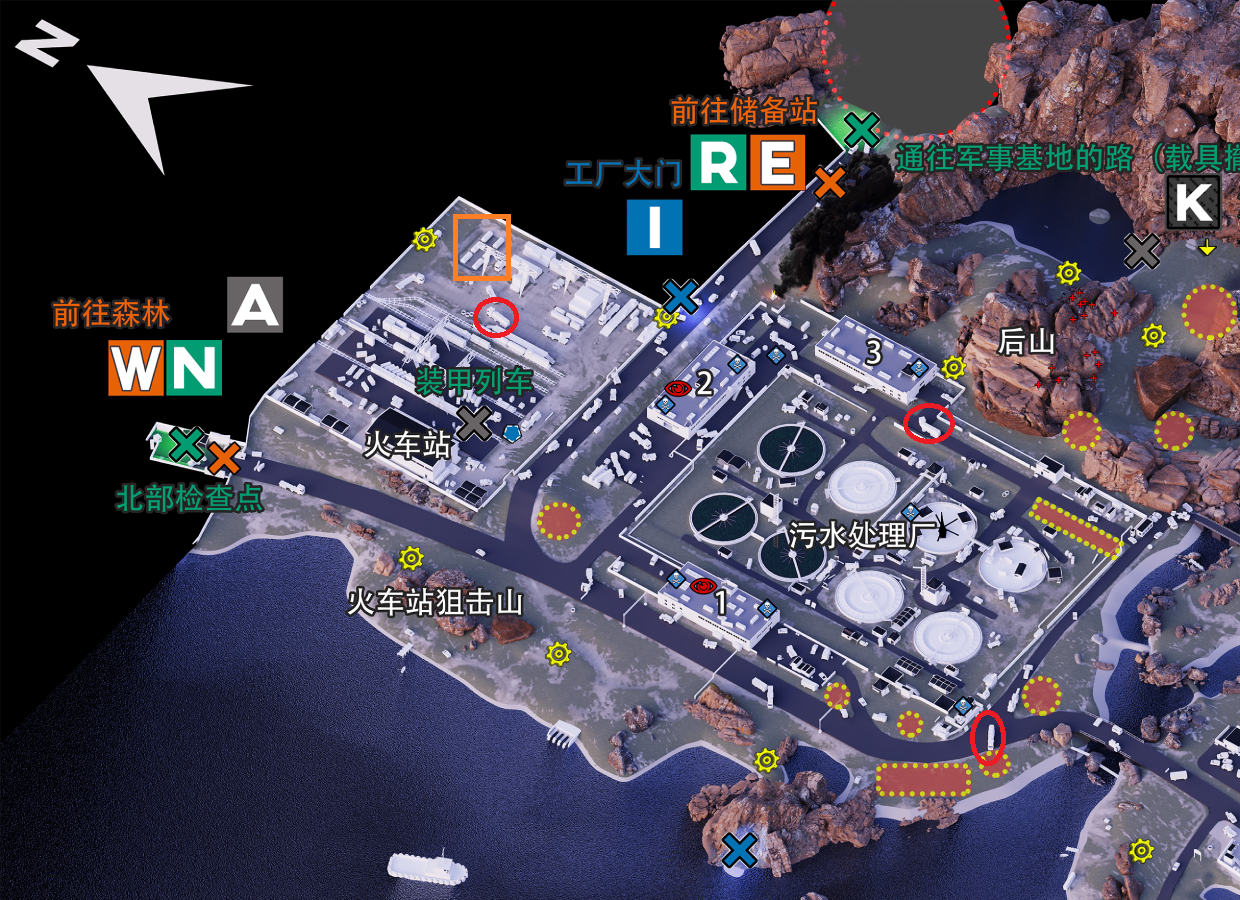1240x900 pixels.
Task: Select building number 3 label
Action: (x=873, y=352)
